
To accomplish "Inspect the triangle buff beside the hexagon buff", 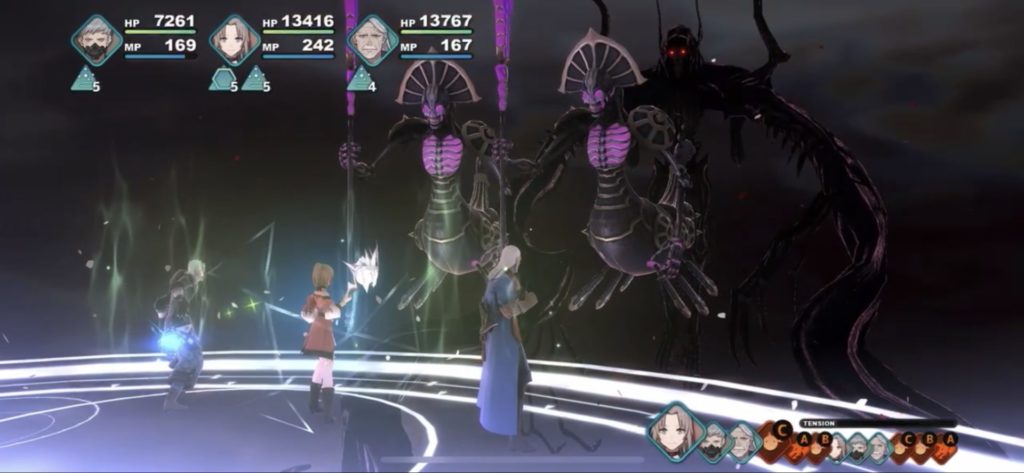I will click(253, 78).
